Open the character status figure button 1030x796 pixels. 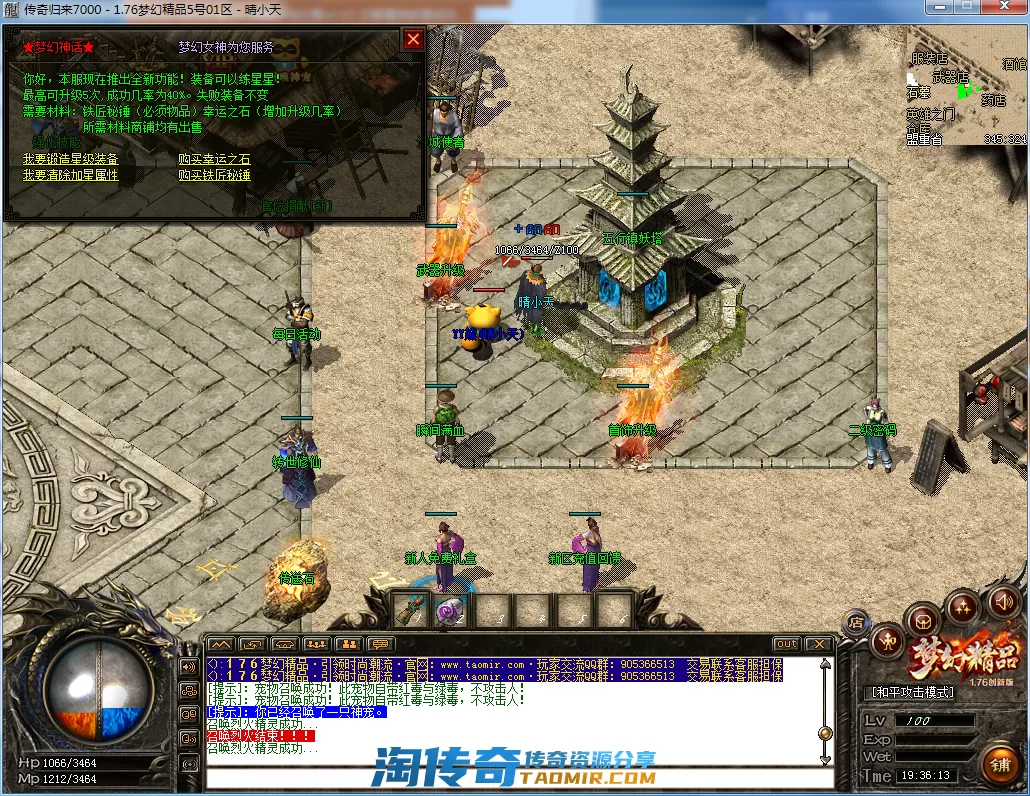(887, 641)
